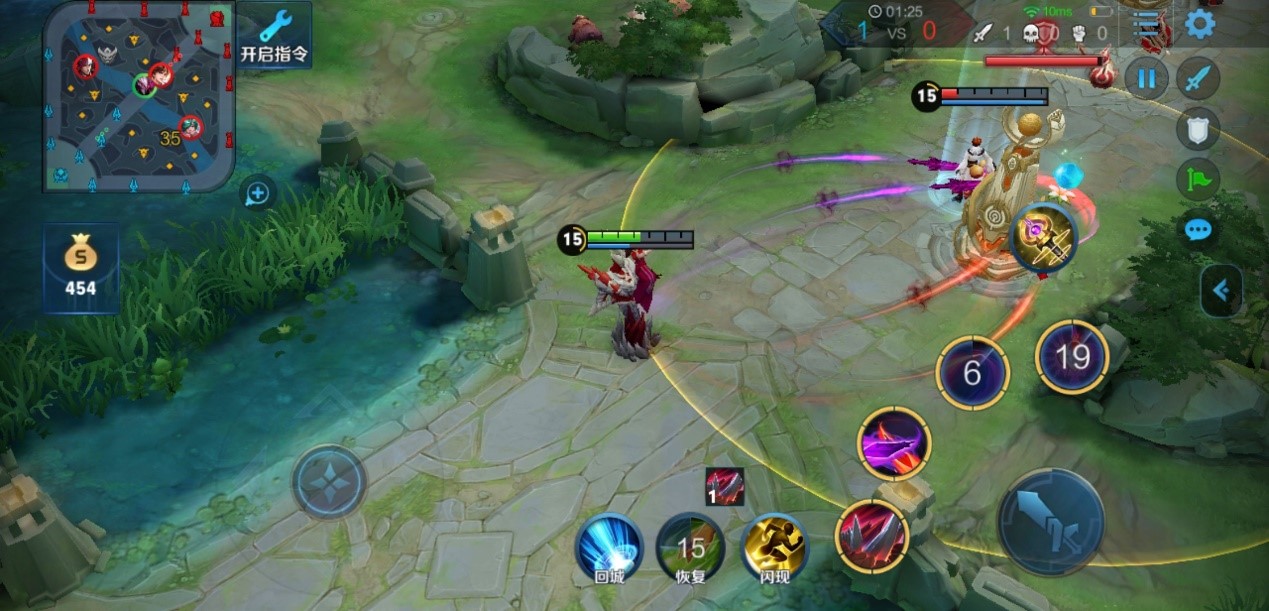Cast the red blade skill
Screen dimensions: 1269x611
871,537
